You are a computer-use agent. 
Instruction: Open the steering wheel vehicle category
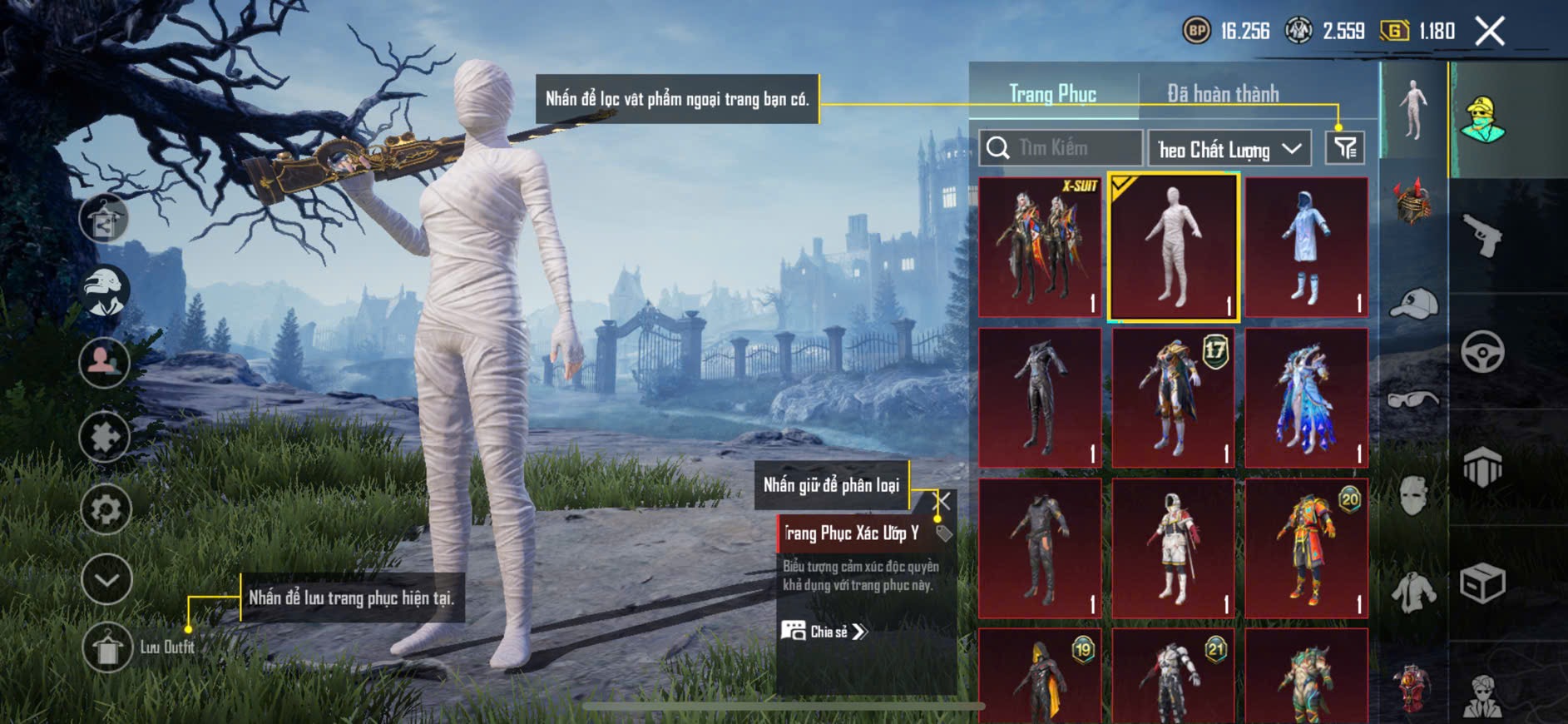(1482, 352)
